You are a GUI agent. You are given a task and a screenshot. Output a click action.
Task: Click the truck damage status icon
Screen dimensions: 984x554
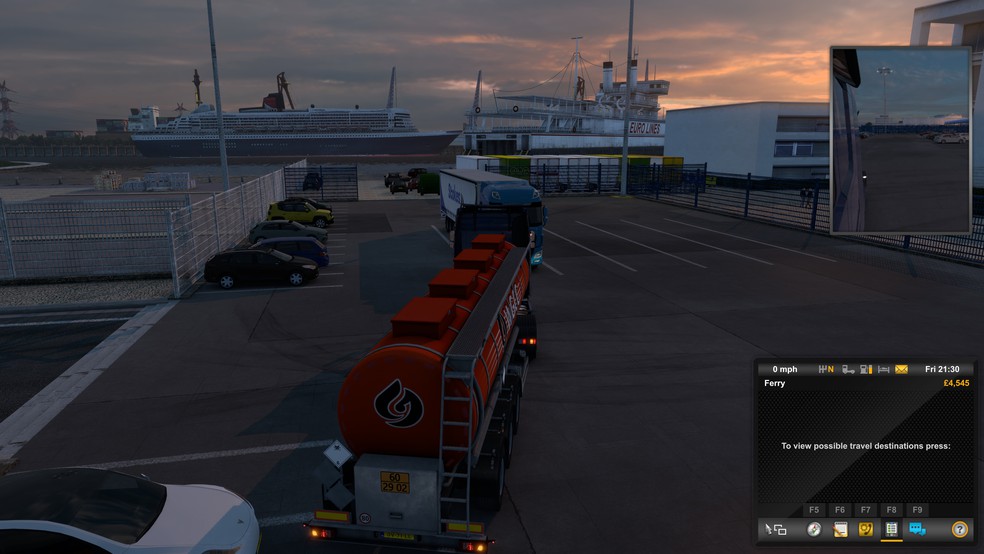pyautogui.click(x=848, y=369)
